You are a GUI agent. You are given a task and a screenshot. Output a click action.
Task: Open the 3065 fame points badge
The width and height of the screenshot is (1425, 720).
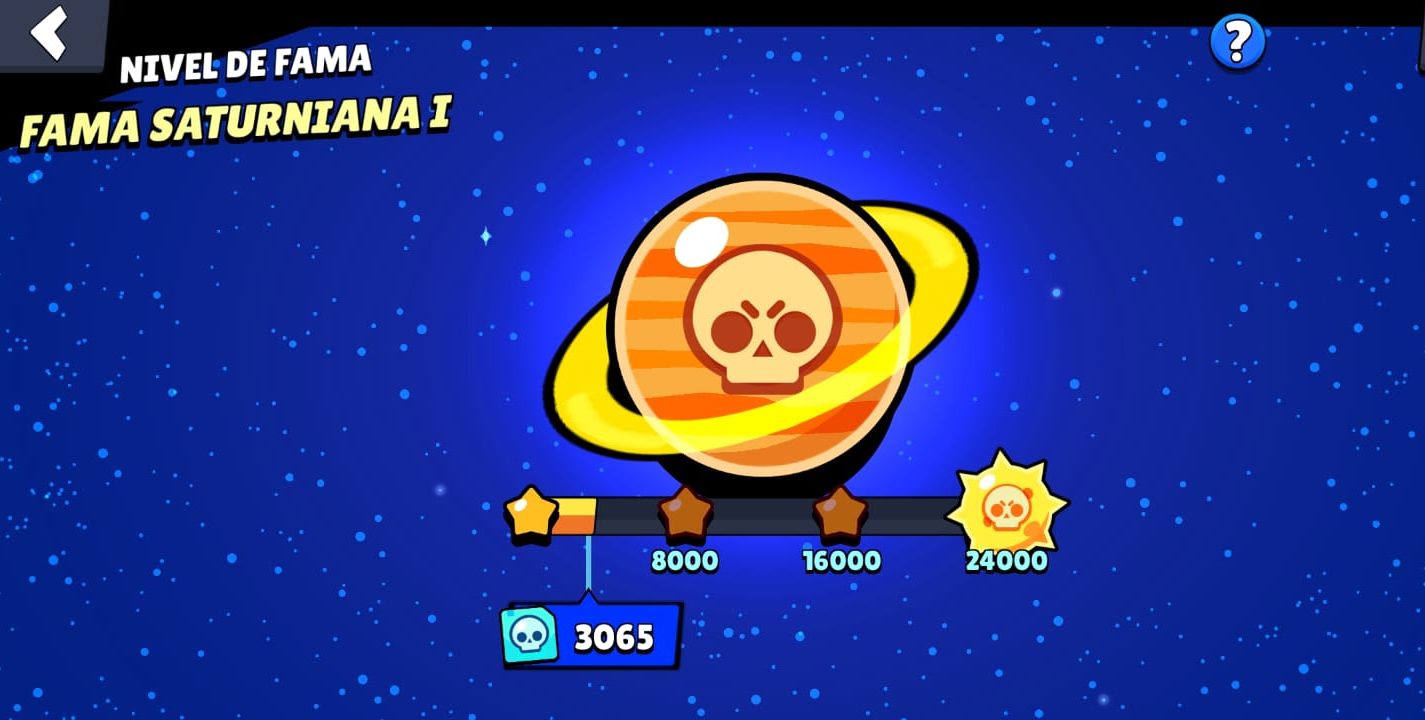590,635
